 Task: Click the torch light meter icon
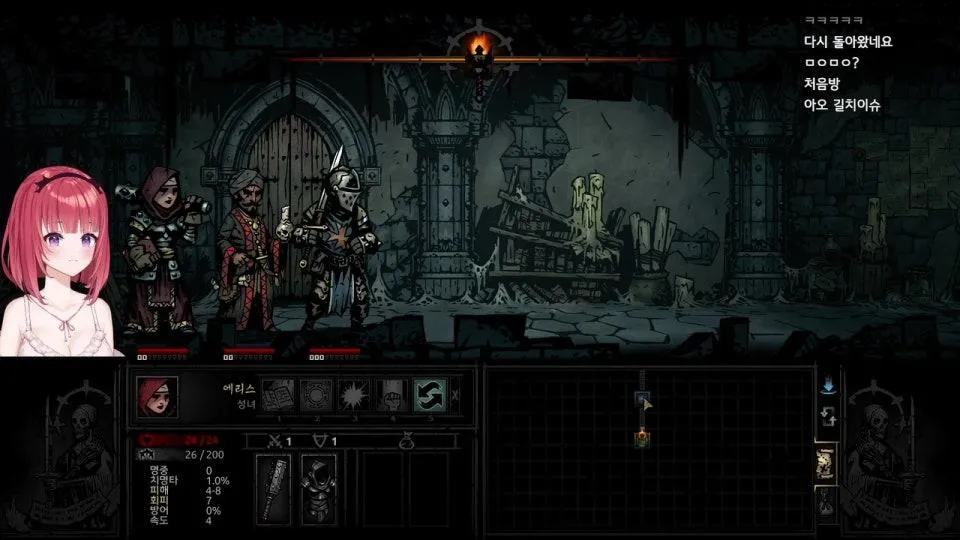coord(482,47)
